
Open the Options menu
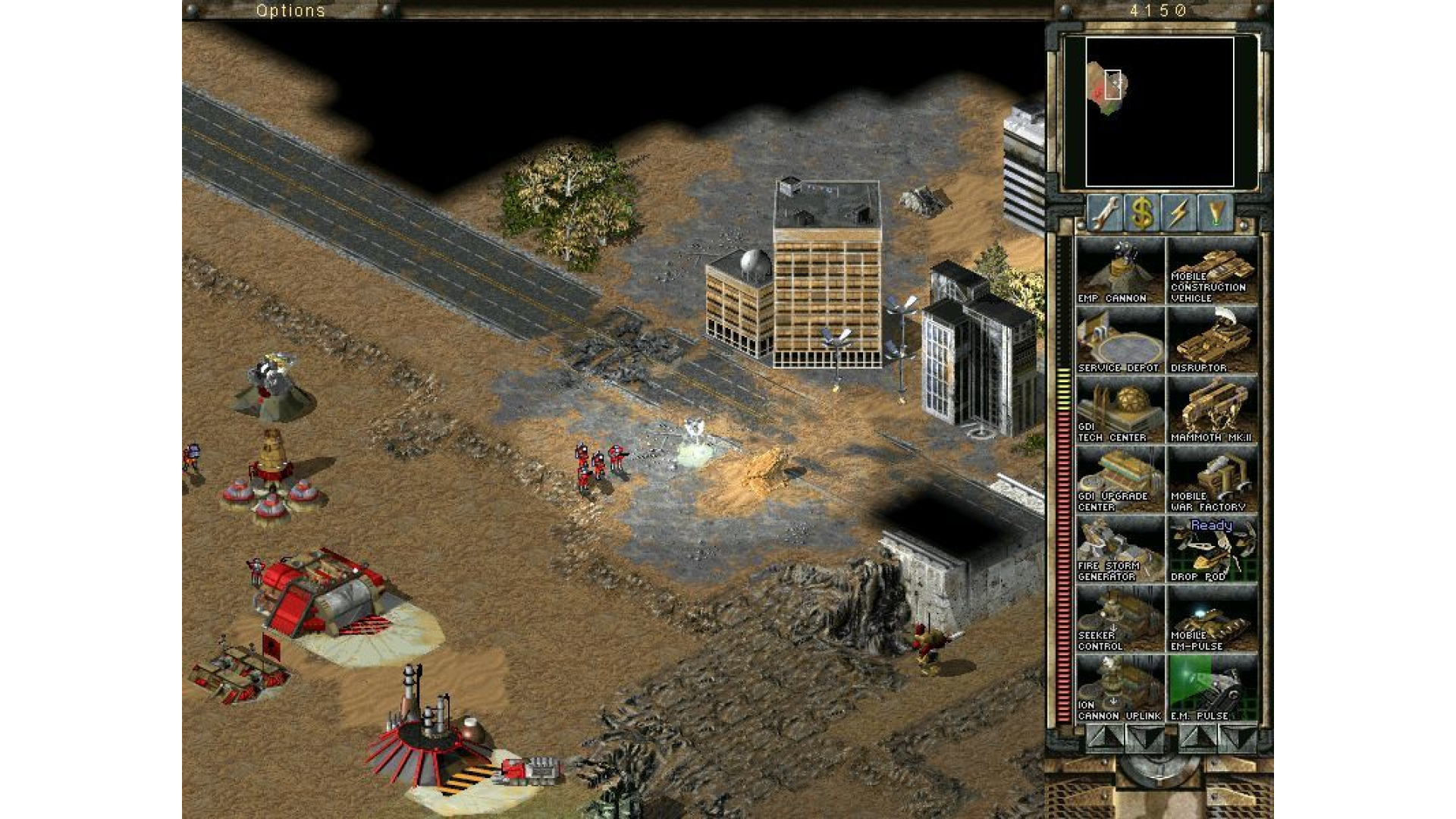click(x=292, y=10)
